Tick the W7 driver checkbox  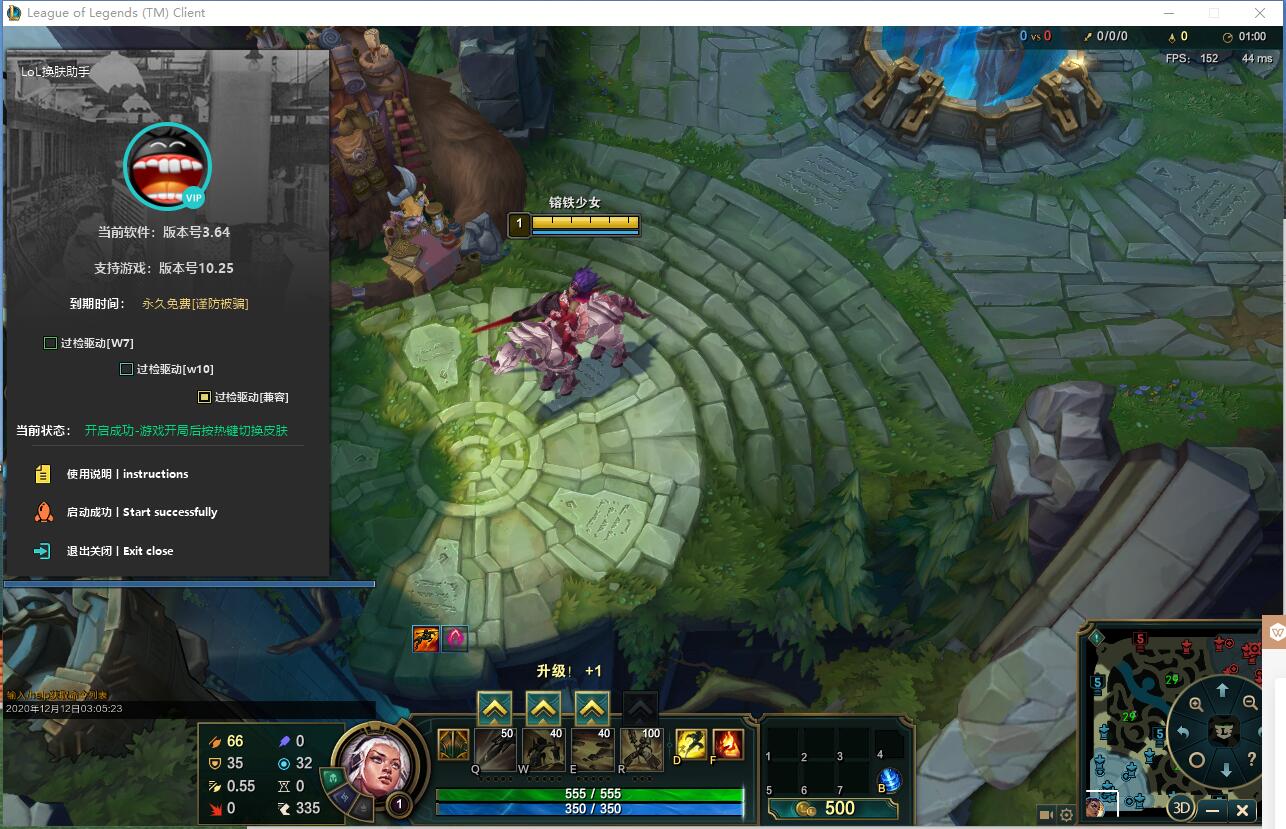51,343
